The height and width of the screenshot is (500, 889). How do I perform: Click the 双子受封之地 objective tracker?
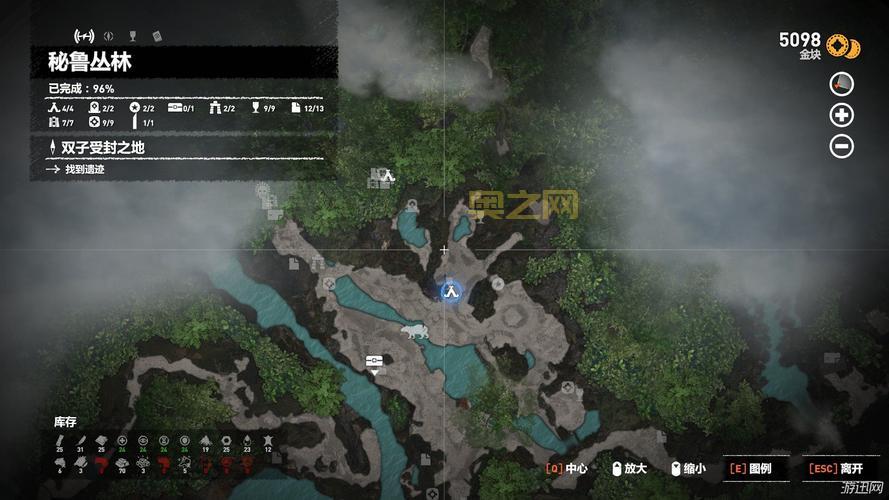click(103, 148)
